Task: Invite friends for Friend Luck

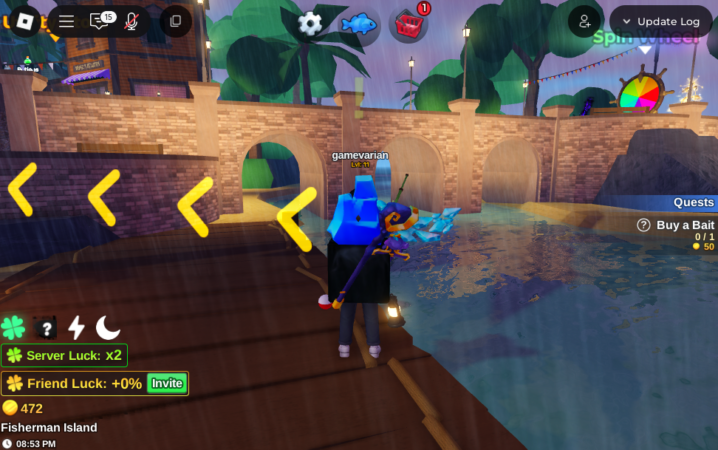Action: coord(167,383)
